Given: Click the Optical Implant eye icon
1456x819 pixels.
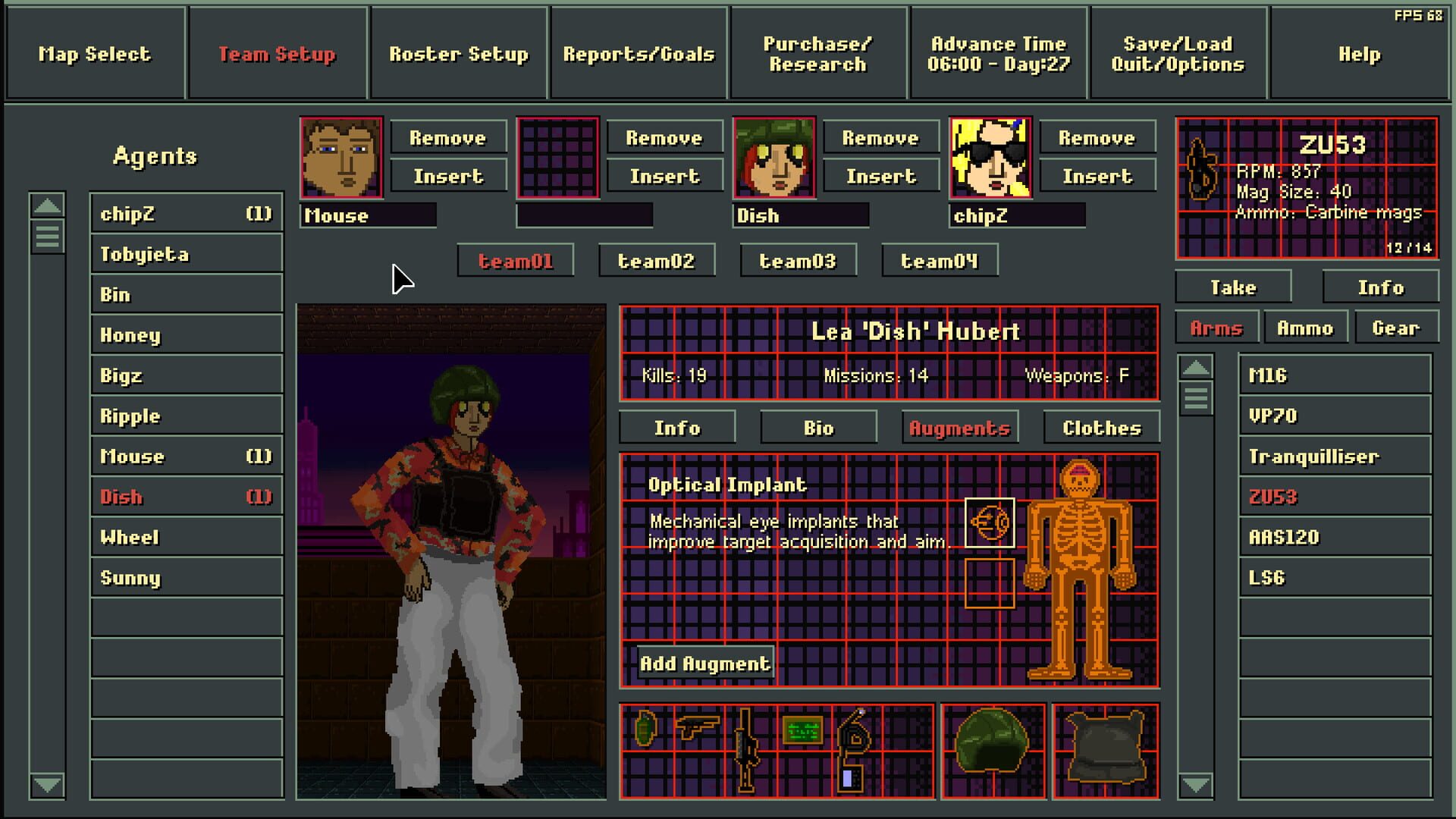Looking at the screenshot, I should coord(992,521).
